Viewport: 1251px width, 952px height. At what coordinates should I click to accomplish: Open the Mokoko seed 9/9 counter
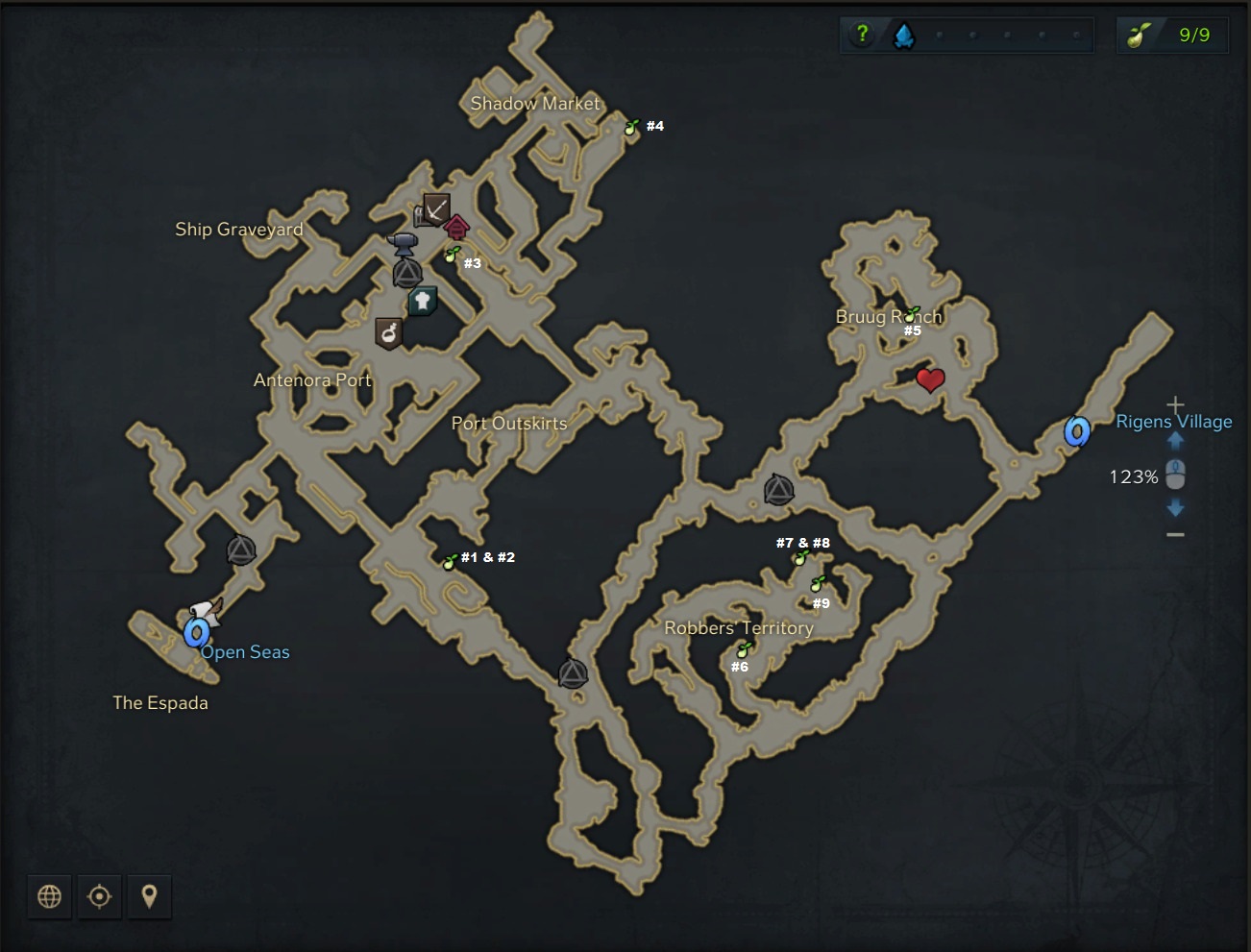pos(1172,36)
